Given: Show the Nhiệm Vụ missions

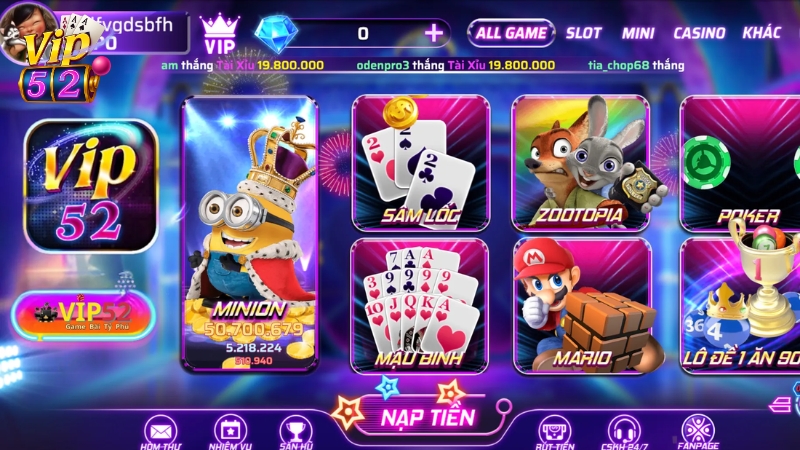Looking at the screenshot, I should (228, 431).
